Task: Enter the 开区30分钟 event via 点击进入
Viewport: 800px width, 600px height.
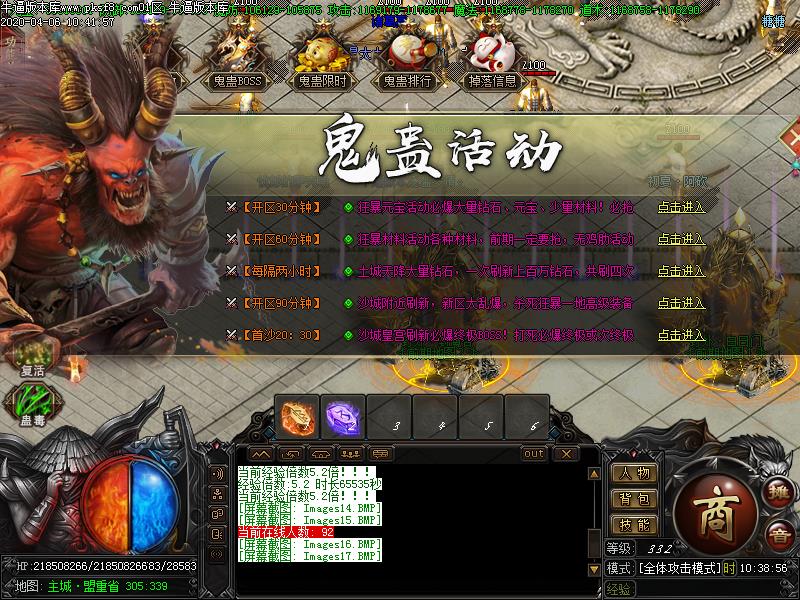Action: (x=681, y=208)
